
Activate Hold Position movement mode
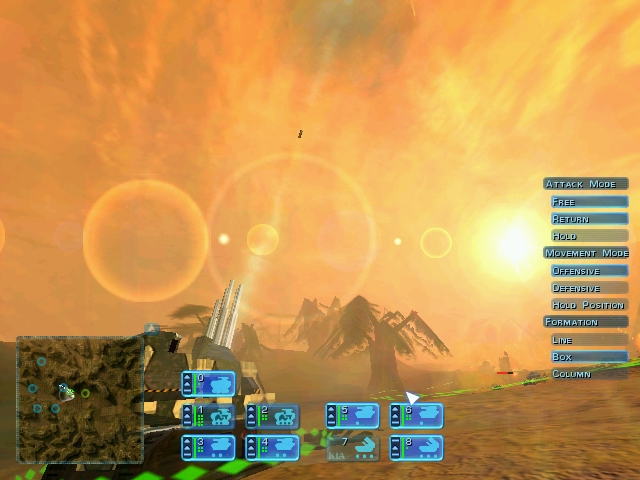[588, 305]
